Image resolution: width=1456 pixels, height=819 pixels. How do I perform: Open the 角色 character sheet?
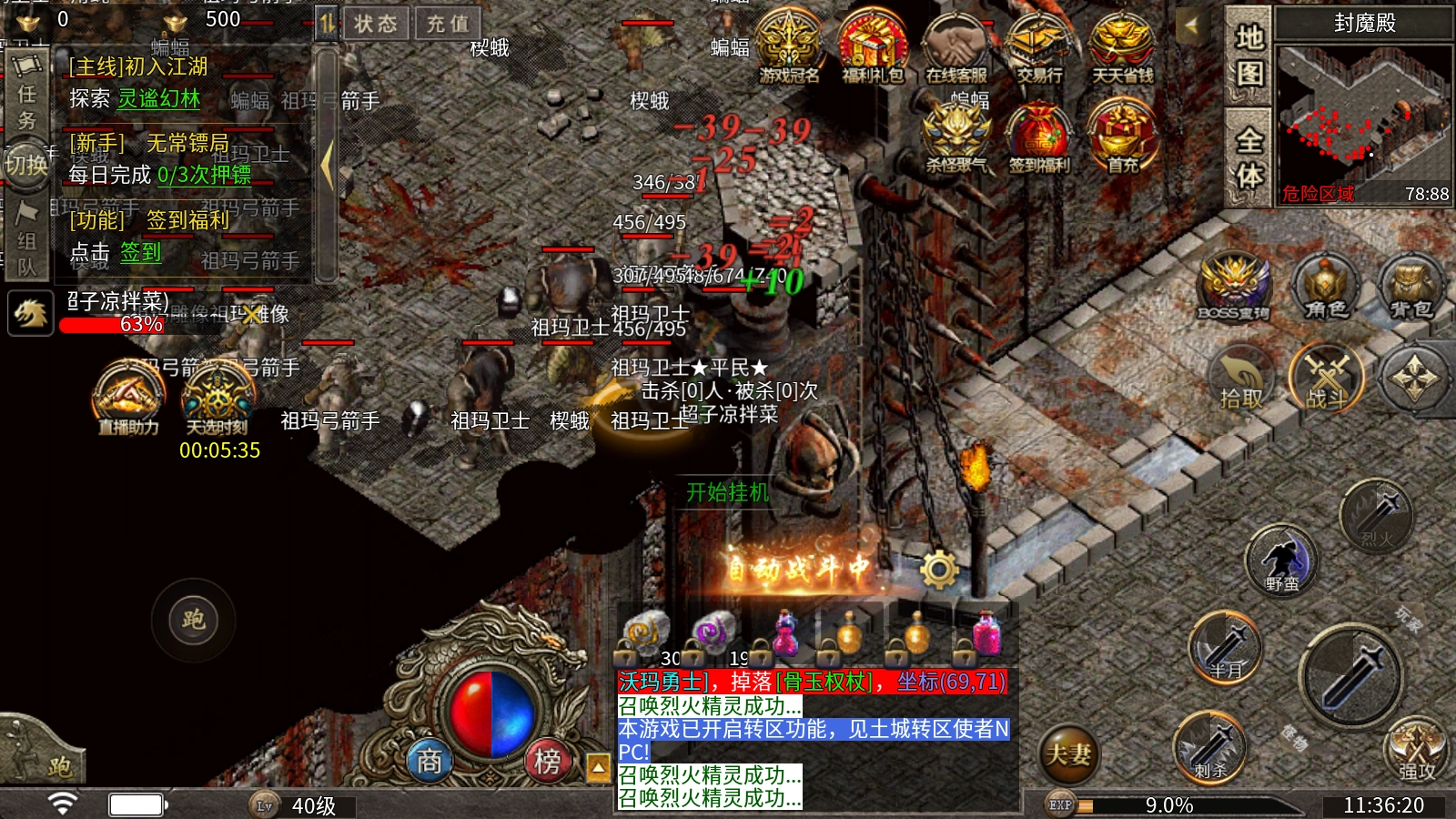click(1325, 287)
